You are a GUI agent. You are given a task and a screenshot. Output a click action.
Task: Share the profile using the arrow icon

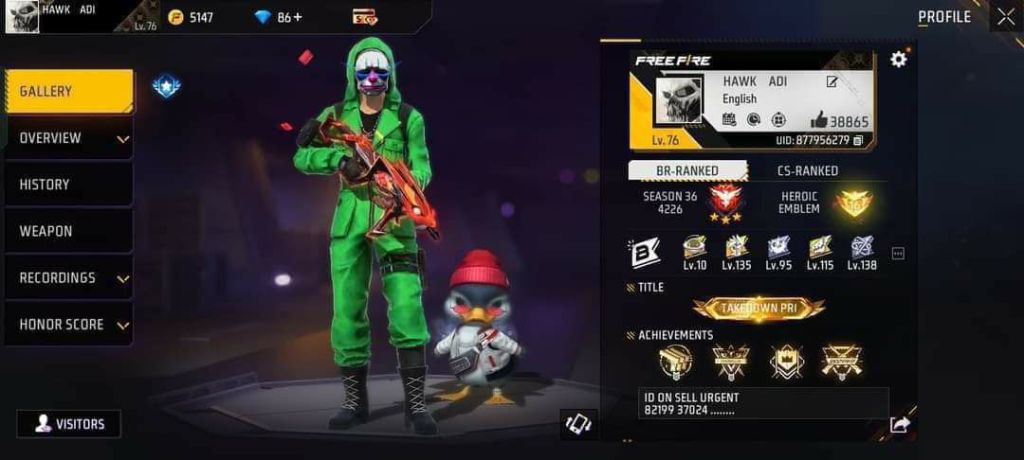tap(899, 425)
